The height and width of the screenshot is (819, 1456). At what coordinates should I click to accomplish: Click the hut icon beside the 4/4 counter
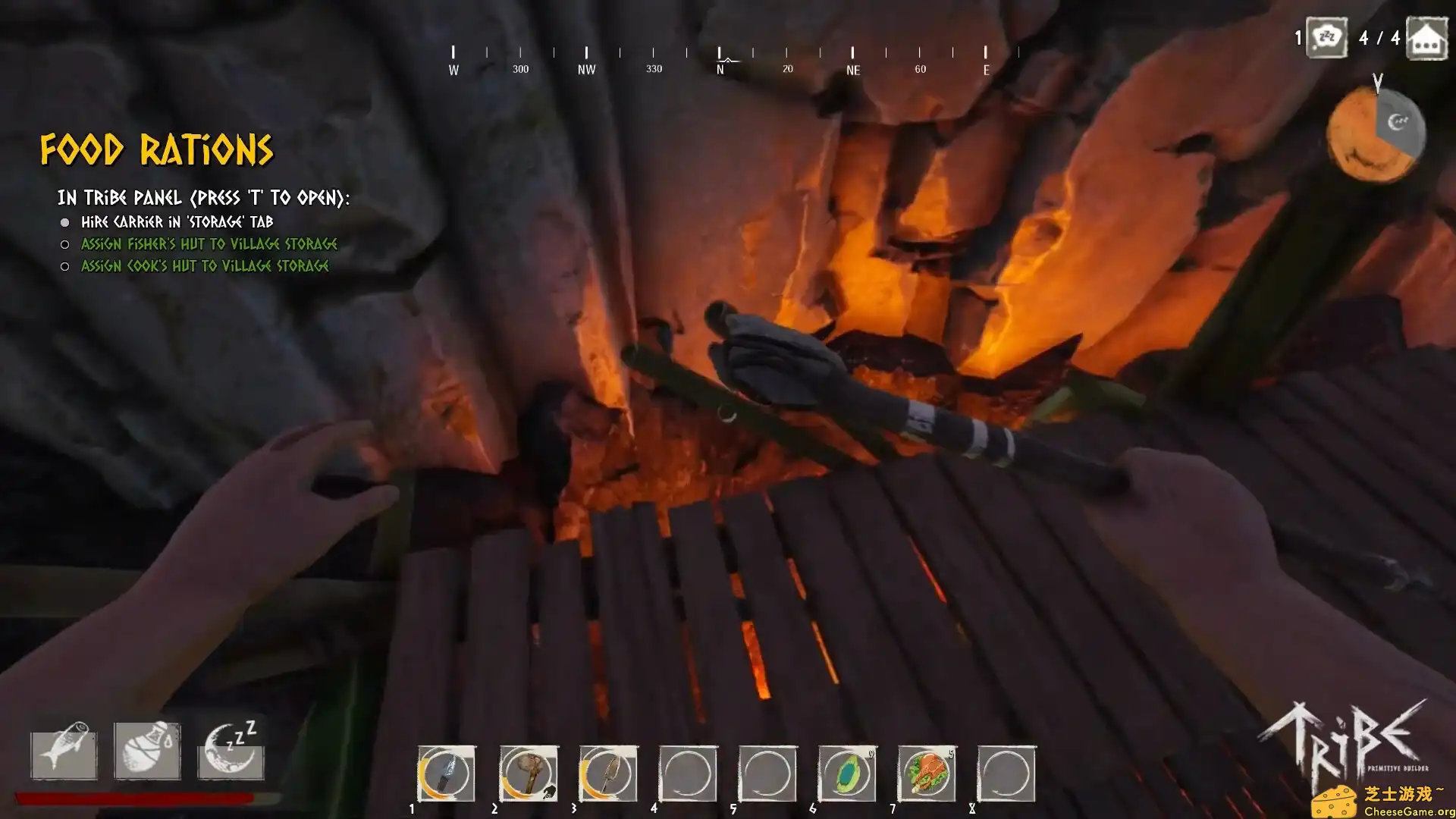coord(1426,38)
